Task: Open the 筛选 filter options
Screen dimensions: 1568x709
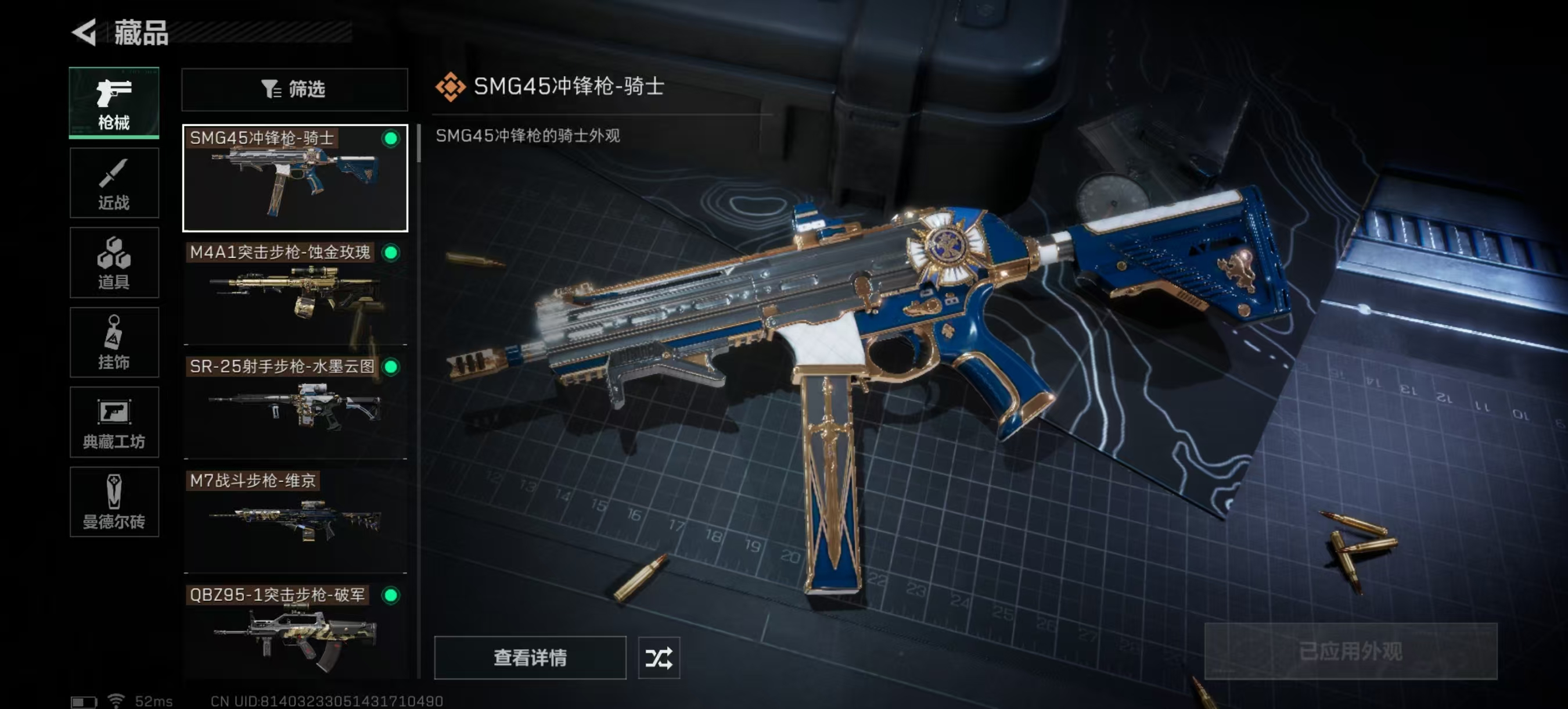Action: click(294, 89)
